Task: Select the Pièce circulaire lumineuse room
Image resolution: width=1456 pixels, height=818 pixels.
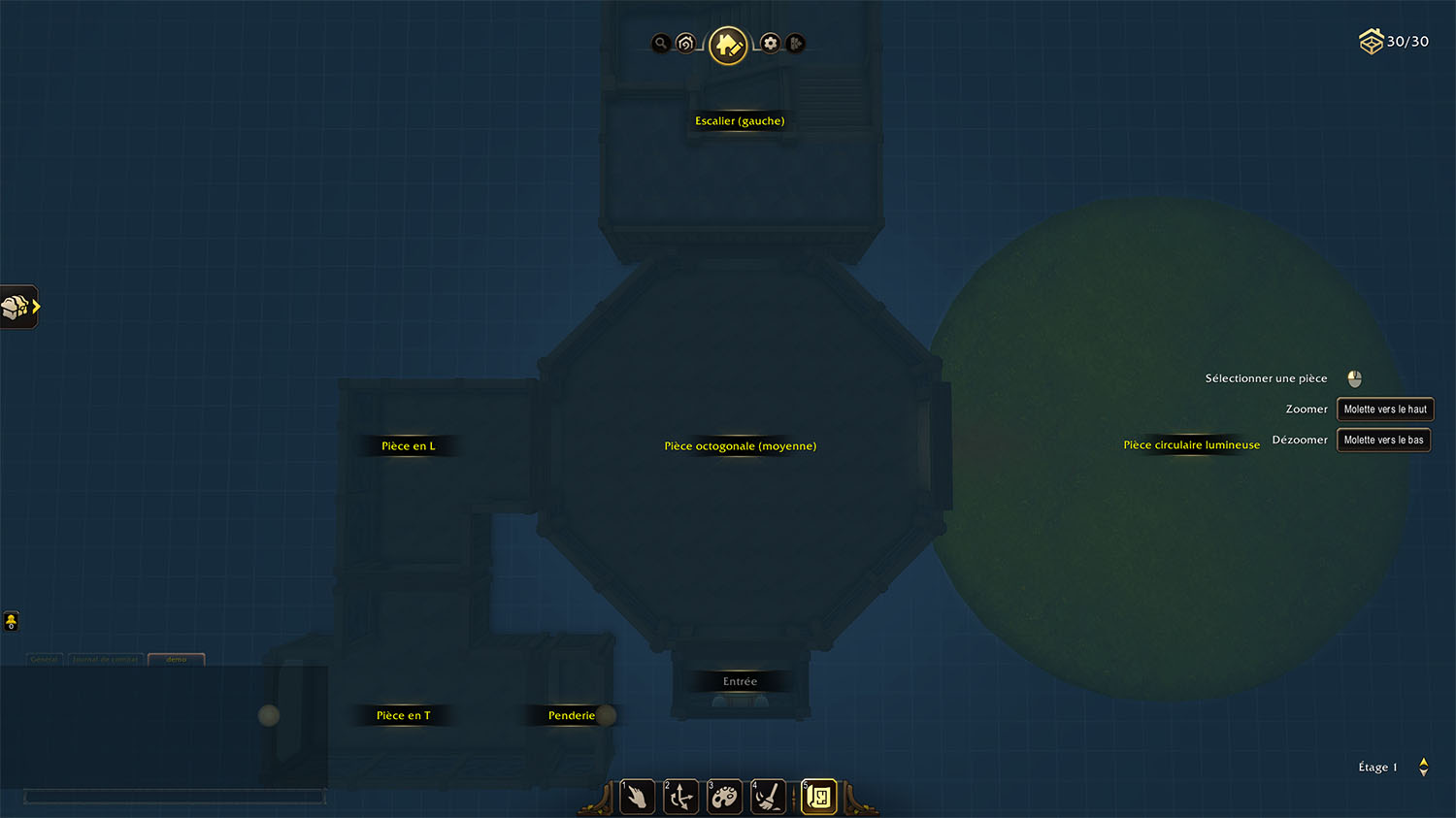Action: pos(1191,445)
